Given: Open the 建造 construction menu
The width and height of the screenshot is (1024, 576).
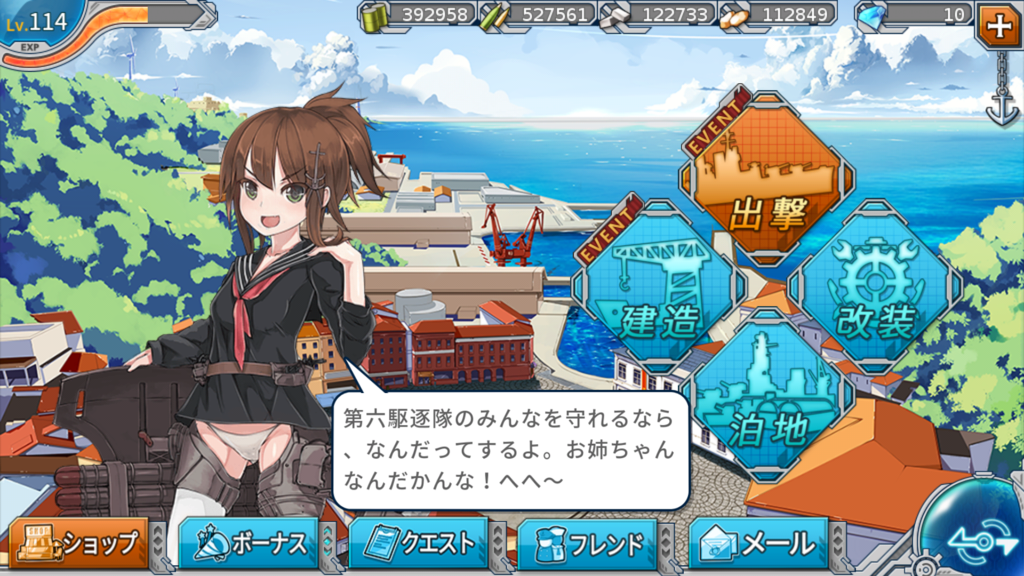Looking at the screenshot, I should 657,290.
